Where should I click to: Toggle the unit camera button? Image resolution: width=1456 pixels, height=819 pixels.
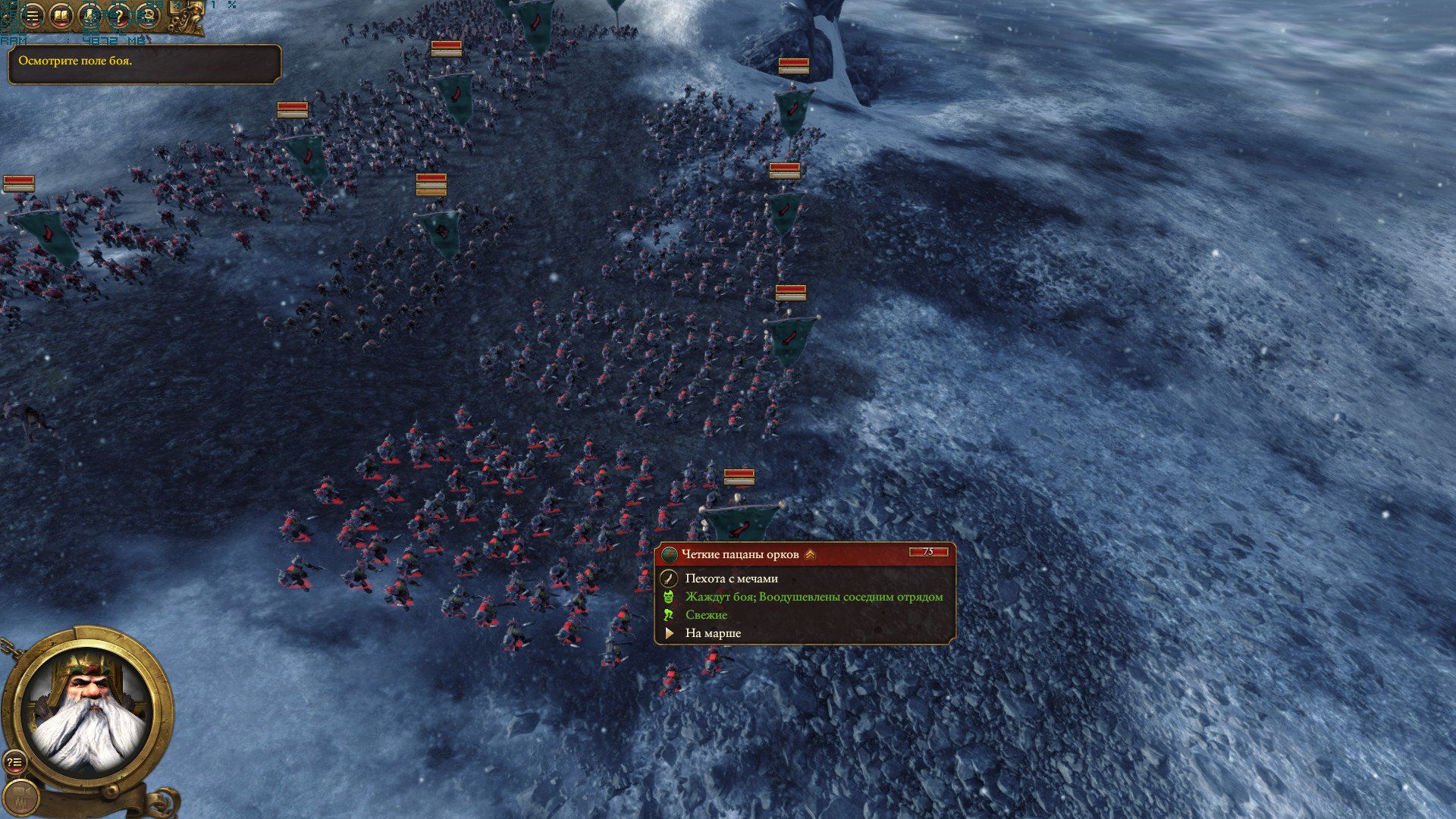22,797
